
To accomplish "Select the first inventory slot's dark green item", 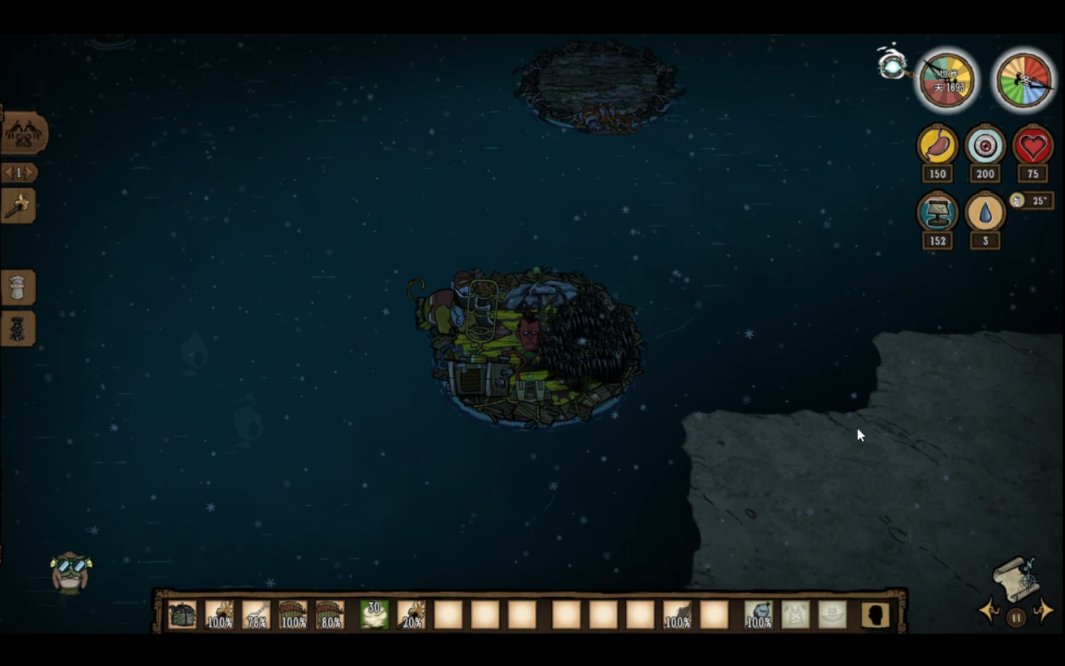I will 182,615.
